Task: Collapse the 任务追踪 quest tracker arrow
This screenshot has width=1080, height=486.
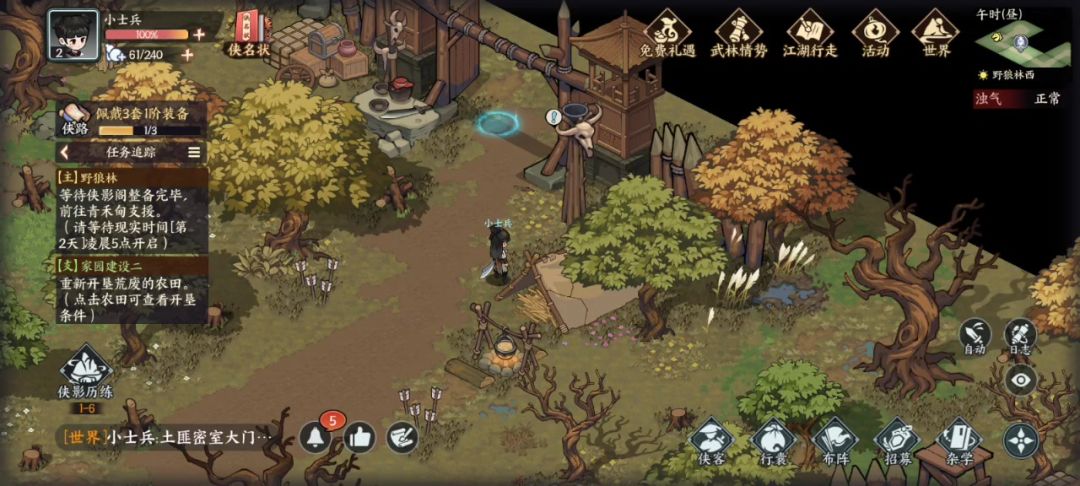Action: [x=65, y=152]
